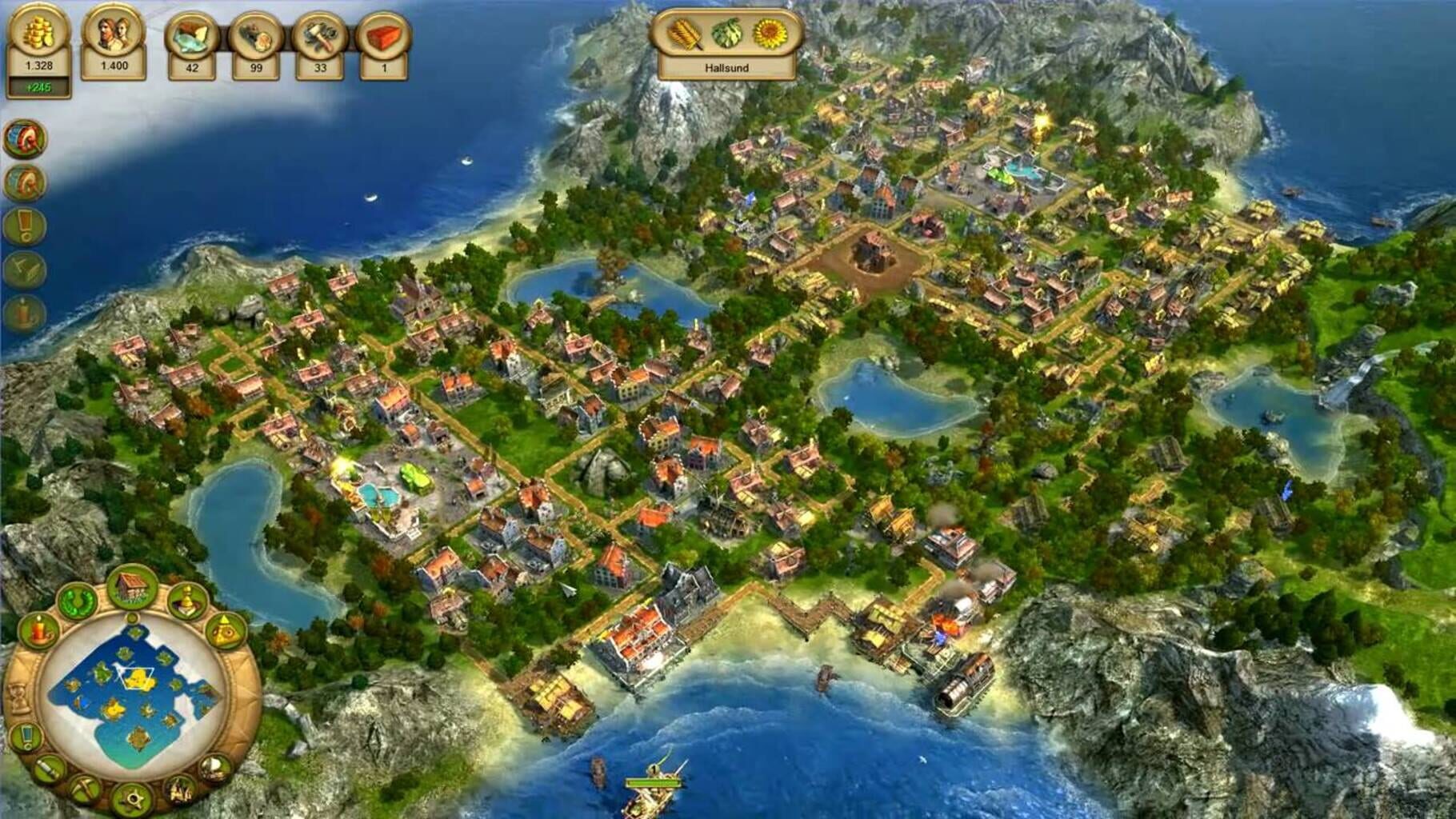Toggle the pyramid eye icon near the minimap
1456x819 pixels.
coord(225,631)
